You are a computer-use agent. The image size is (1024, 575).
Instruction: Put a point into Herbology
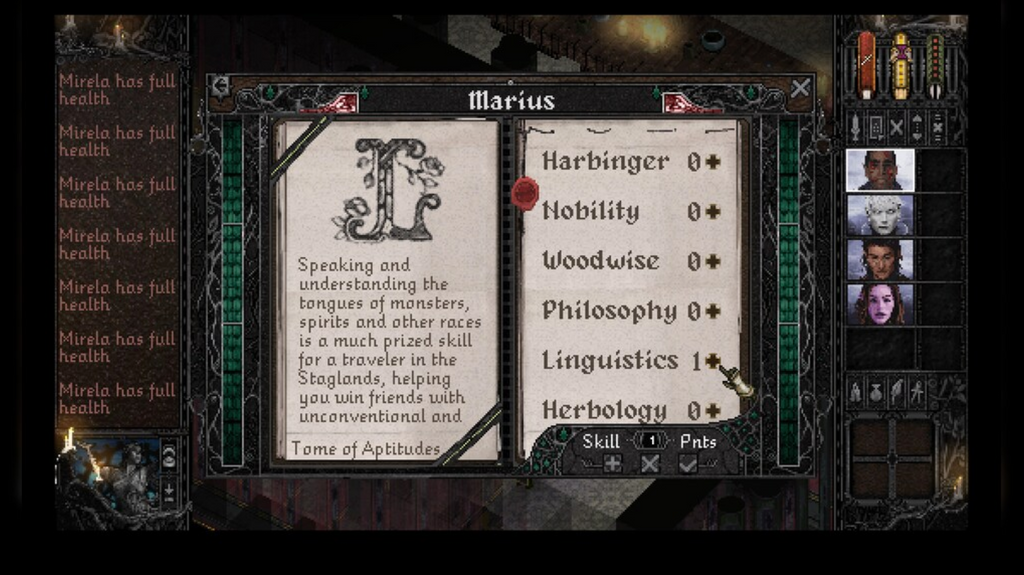click(713, 411)
